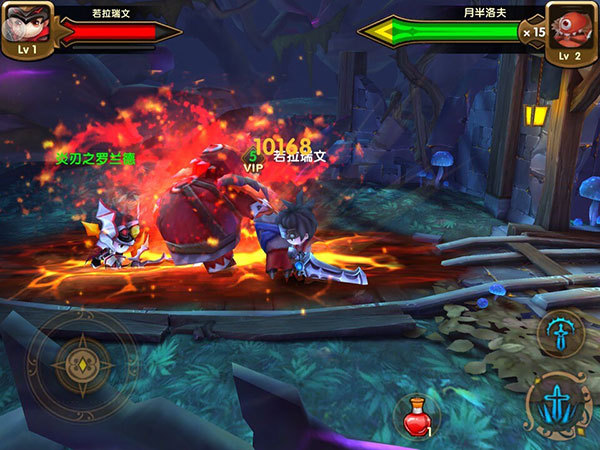This screenshot has height=450, width=600.
Task: Trigger the smaller blue sword skill
Action: click(560, 333)
